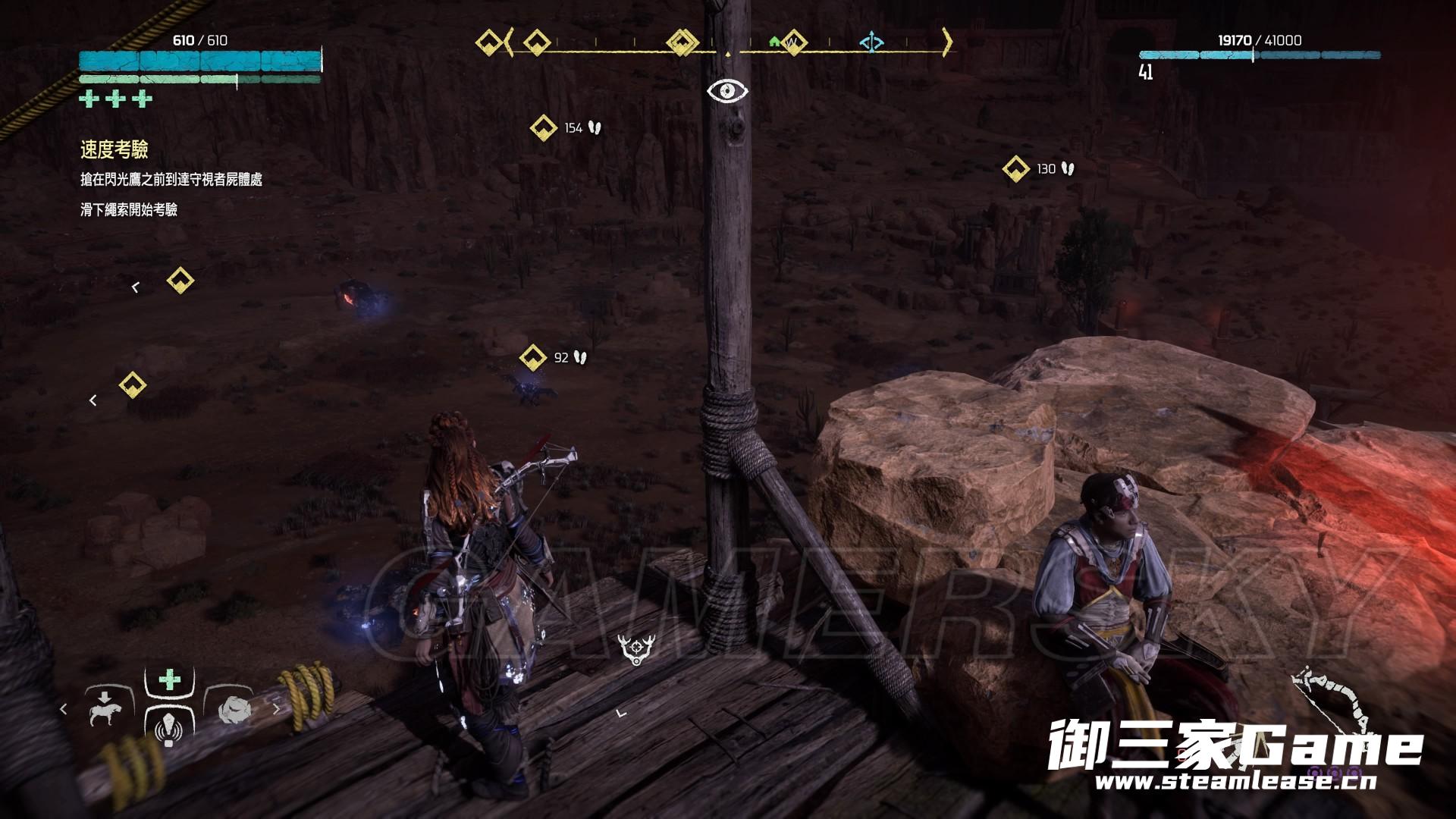Open the 速度考驗 quest tracker
The width and height of the screenshot is (1456, 819).
[x=115, y=150]
